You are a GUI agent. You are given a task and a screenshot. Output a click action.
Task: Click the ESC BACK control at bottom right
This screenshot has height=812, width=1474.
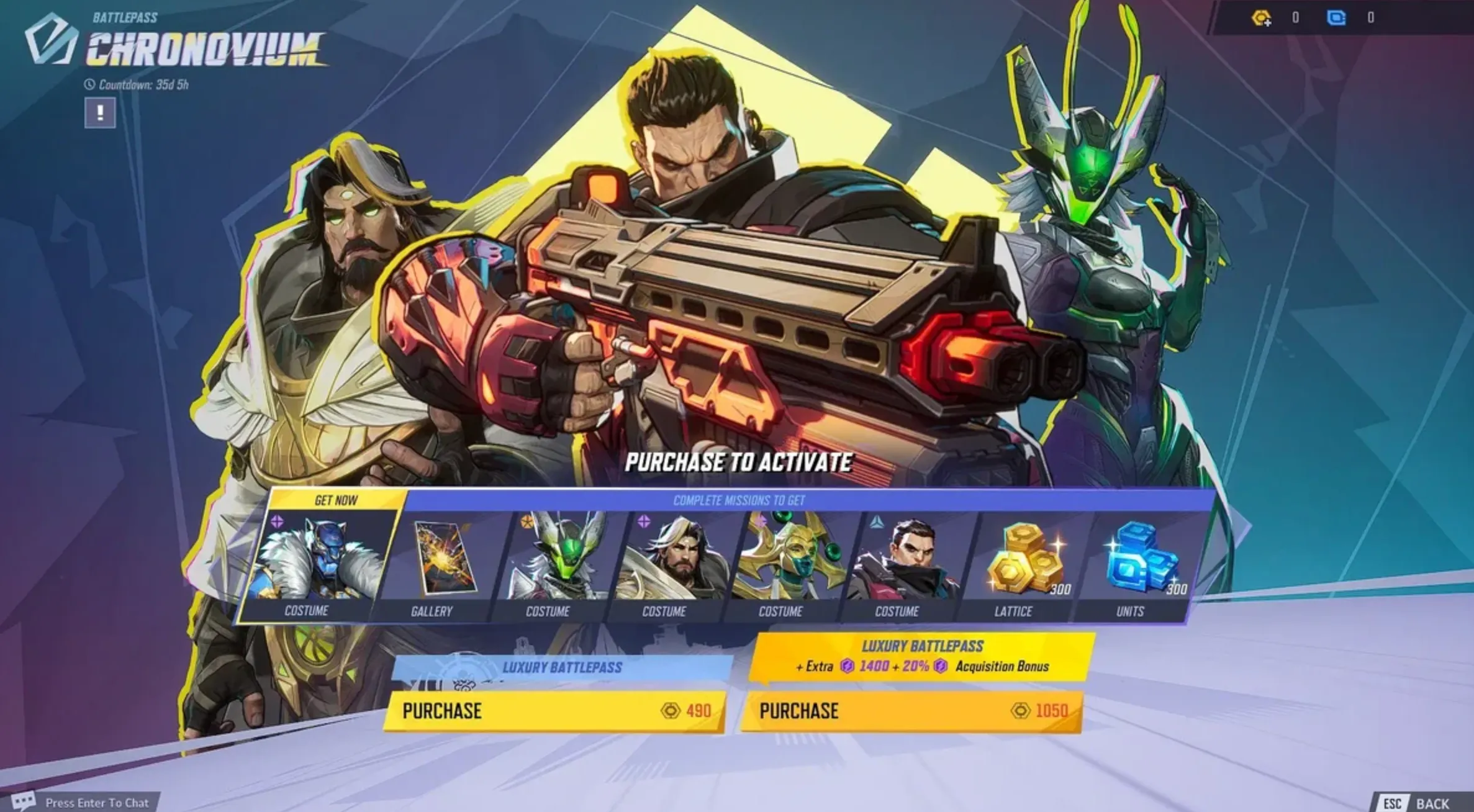pyautogui.click(x=1422, y=802)
